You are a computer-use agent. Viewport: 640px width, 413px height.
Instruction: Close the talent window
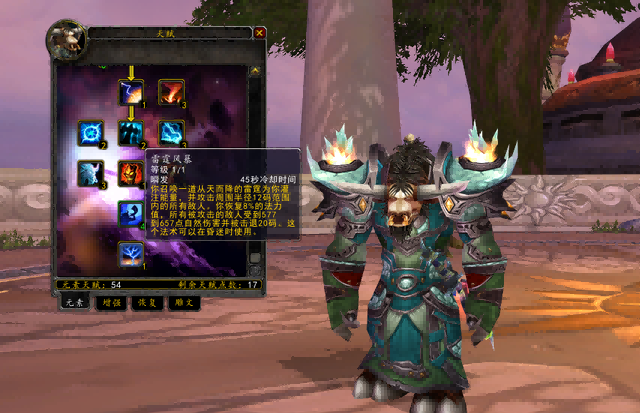(260, 32)
